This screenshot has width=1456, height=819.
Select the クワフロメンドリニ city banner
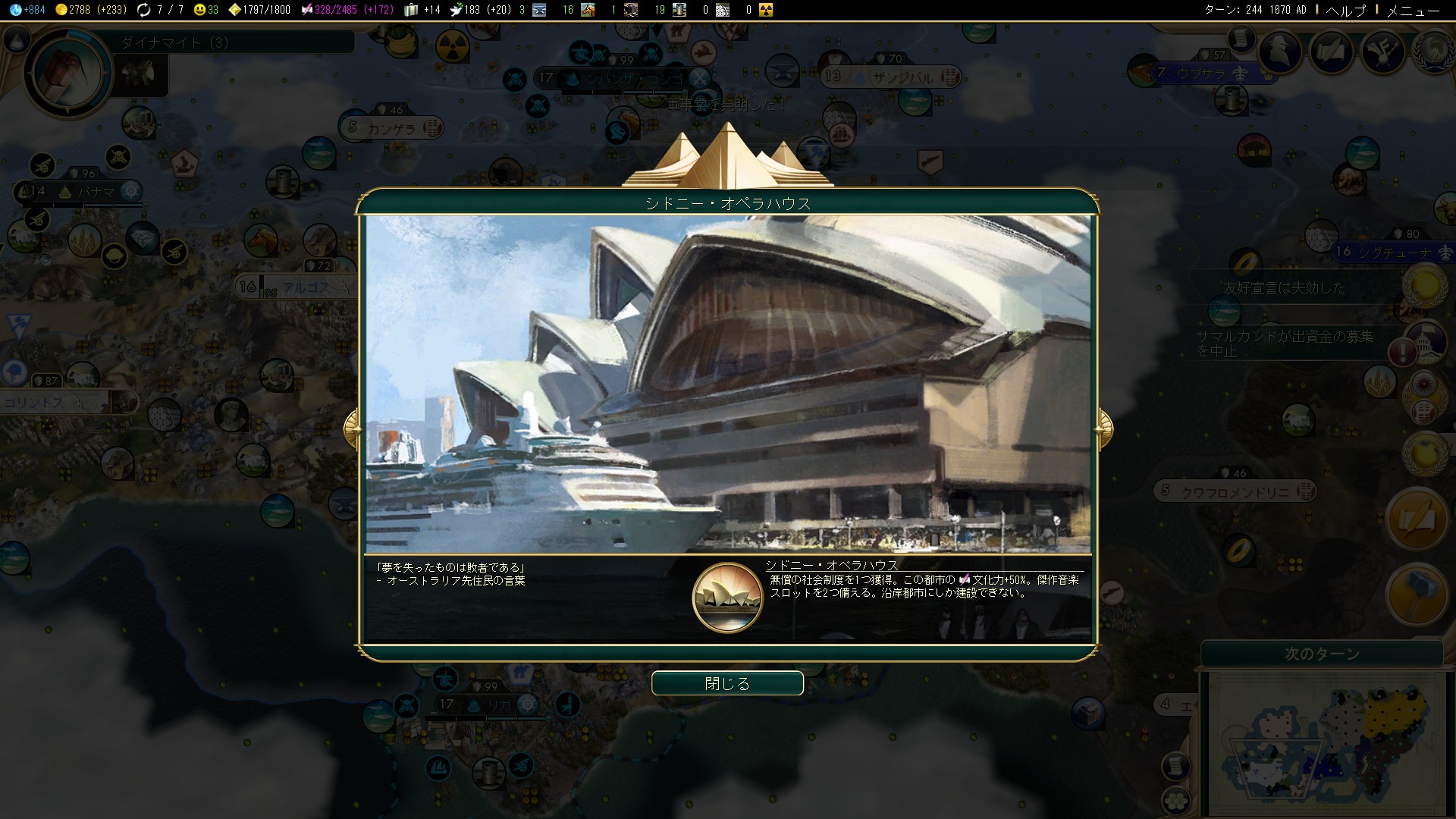[1235, 491]
